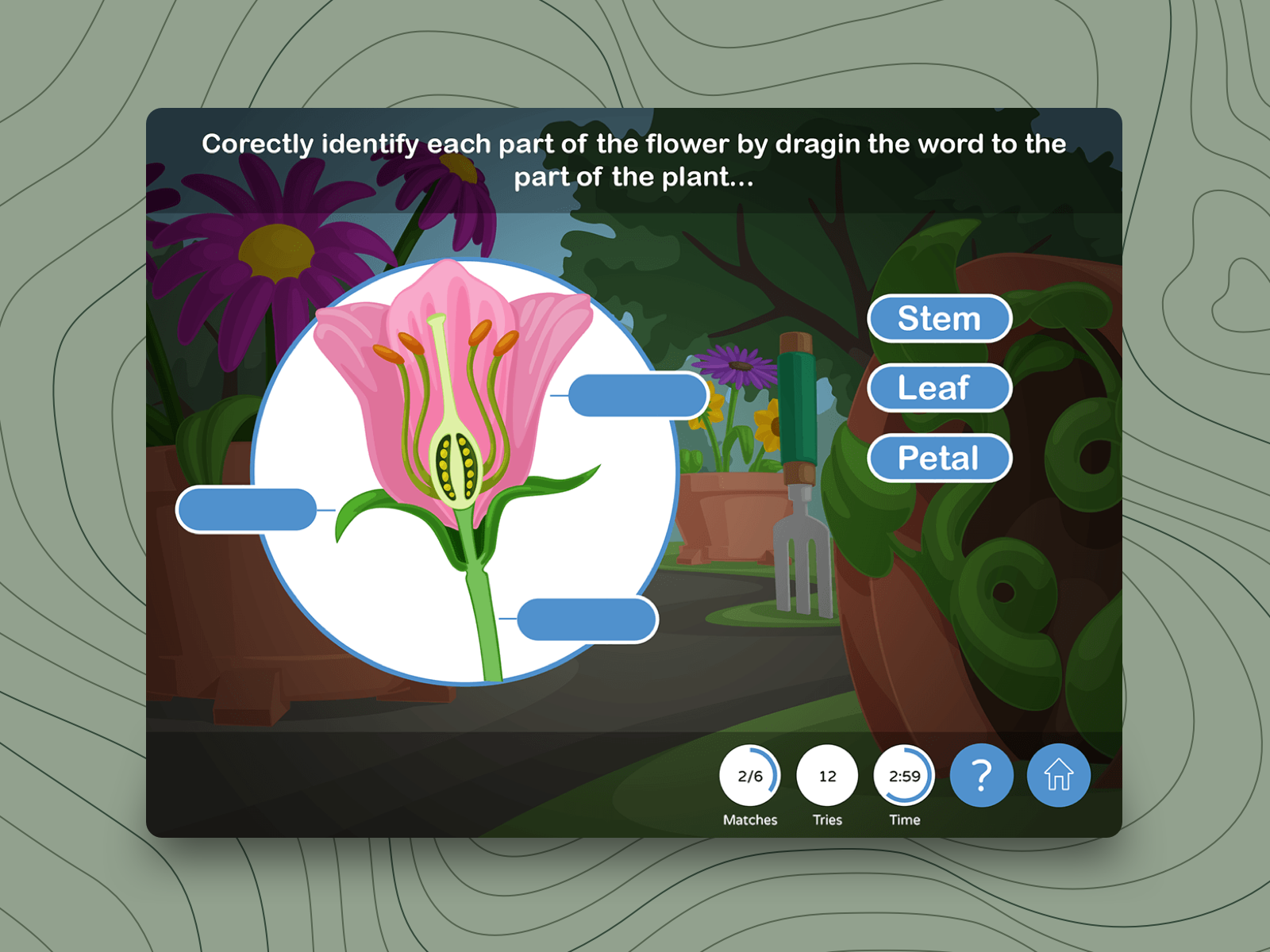This screenshot has height=952, width=1270.
Task: Choose the Petal word label
Action: point(939,458)
